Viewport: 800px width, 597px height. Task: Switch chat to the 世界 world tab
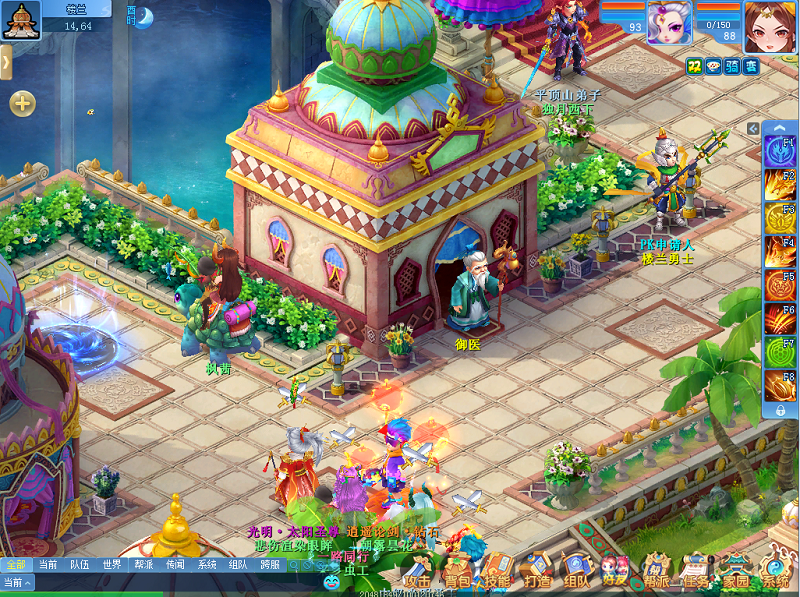[111, 564]
